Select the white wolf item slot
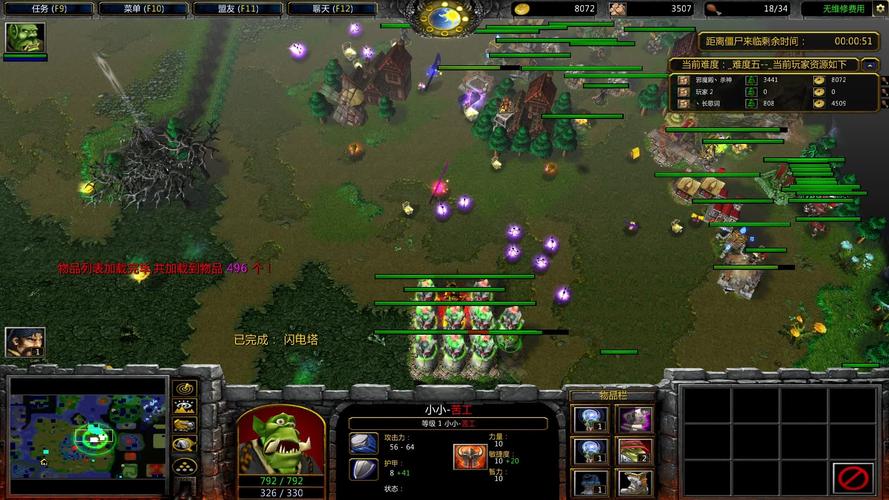 pos(634,483)
